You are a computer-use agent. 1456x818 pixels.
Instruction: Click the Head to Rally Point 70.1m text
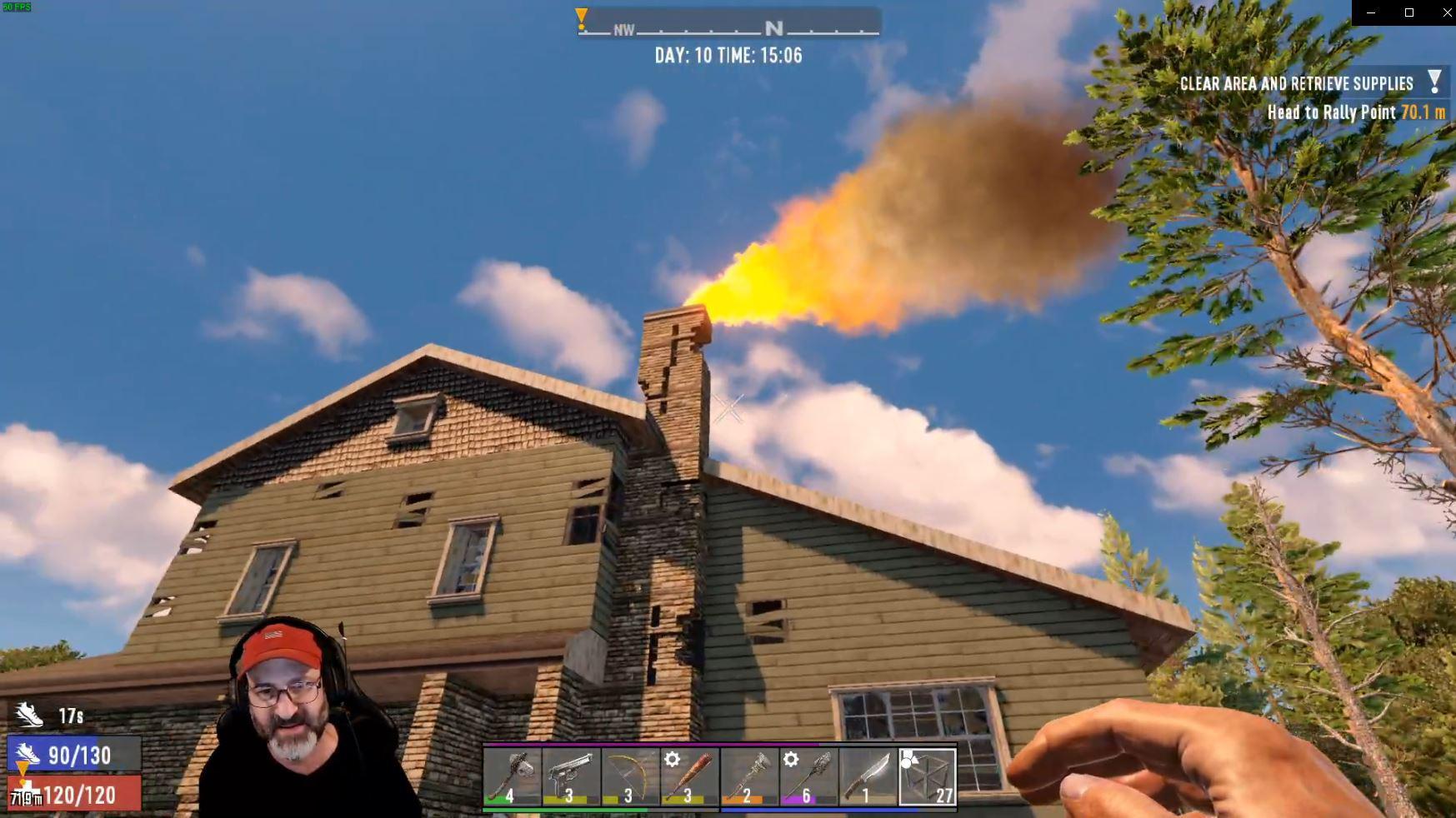(x=1356, y=112)
